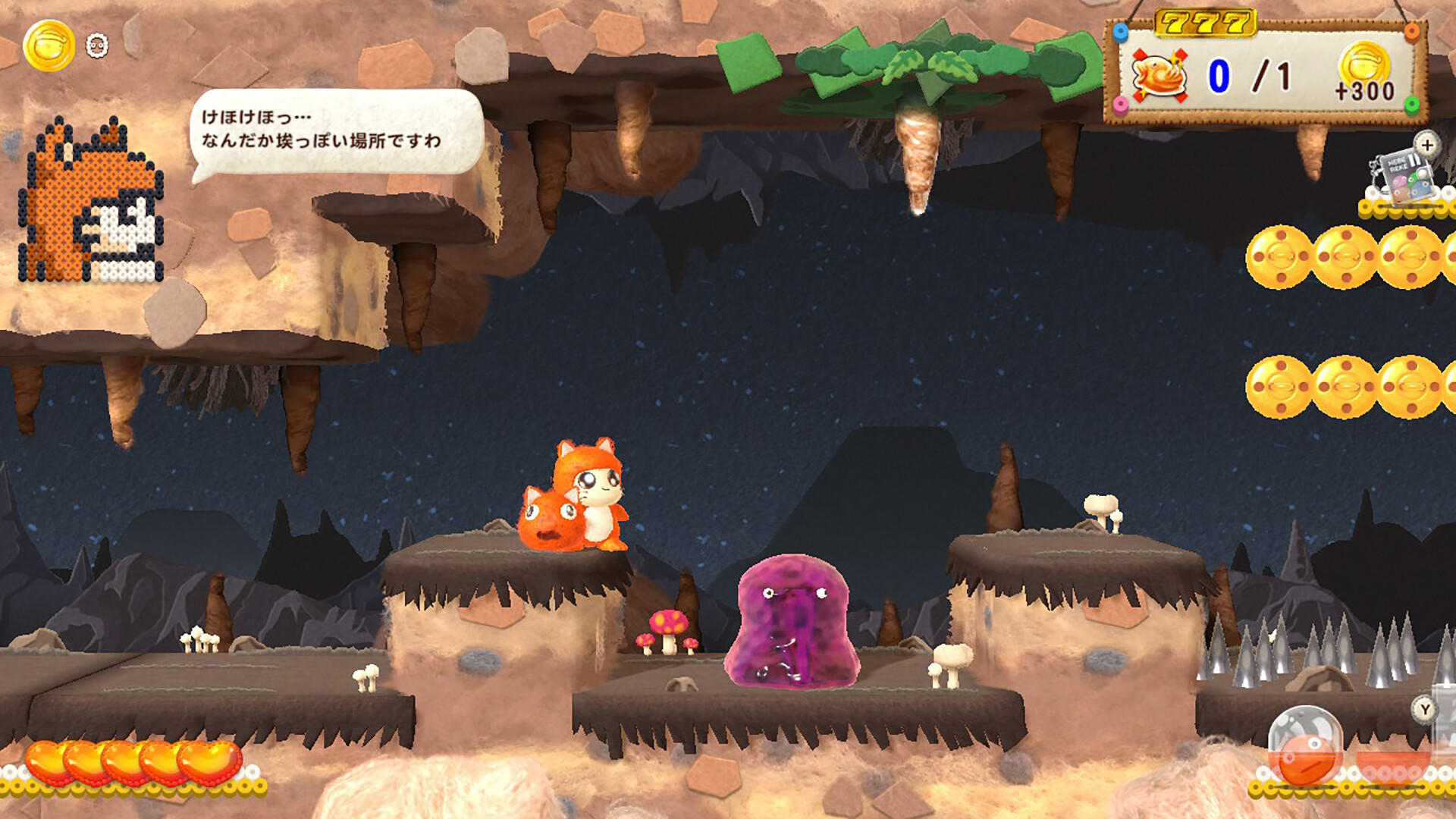Toggle the blue thread spool on the HUD sign

point(1120,32)
